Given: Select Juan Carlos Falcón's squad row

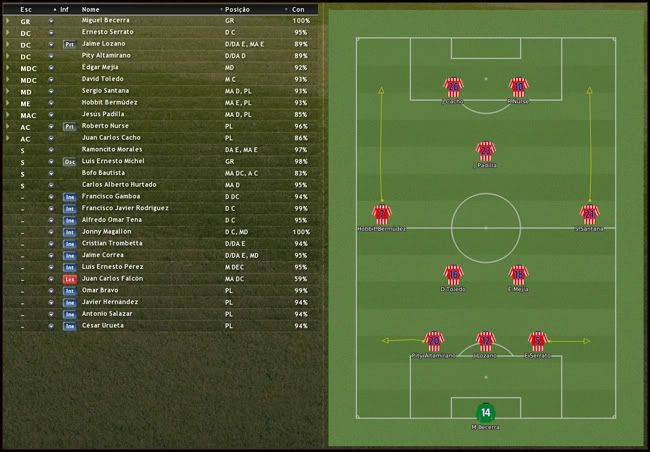Looking at the screenshot, I should [111, 279].
